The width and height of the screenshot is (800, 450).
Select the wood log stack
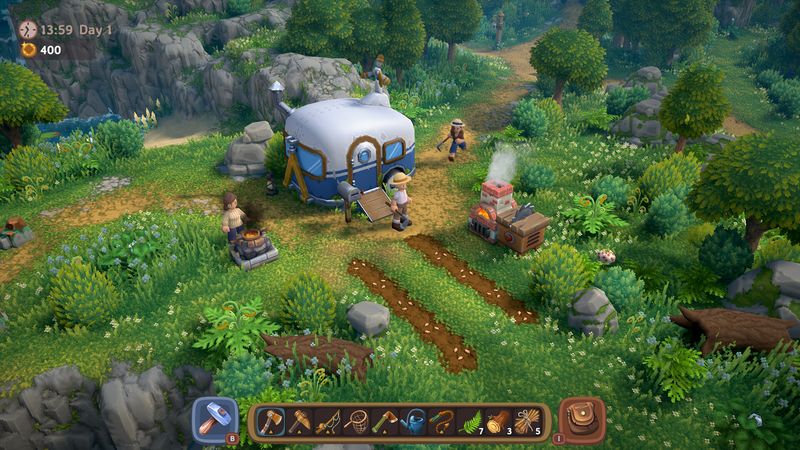coord(498,422)
